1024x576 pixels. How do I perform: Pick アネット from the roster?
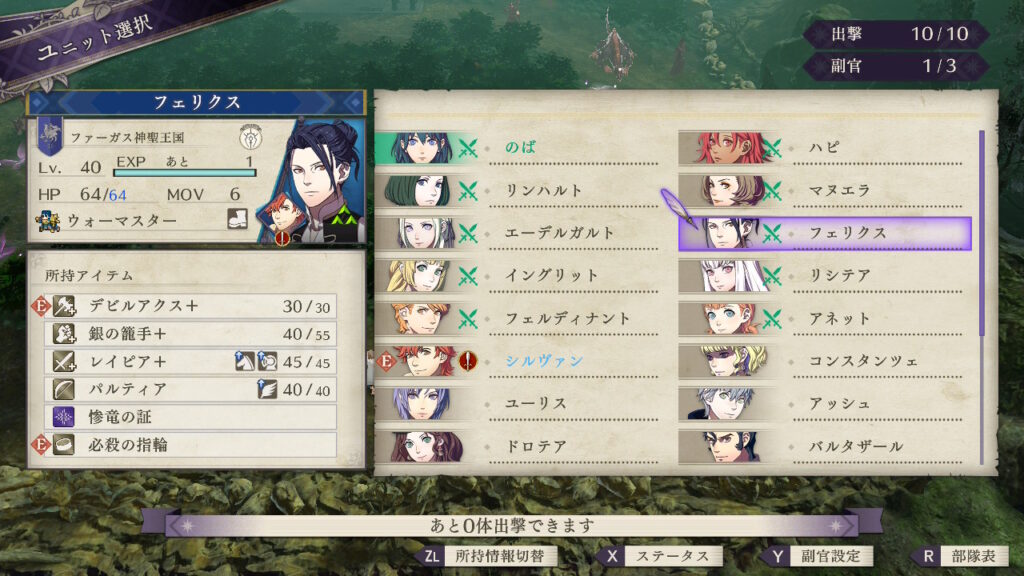[x=824, y=318]
